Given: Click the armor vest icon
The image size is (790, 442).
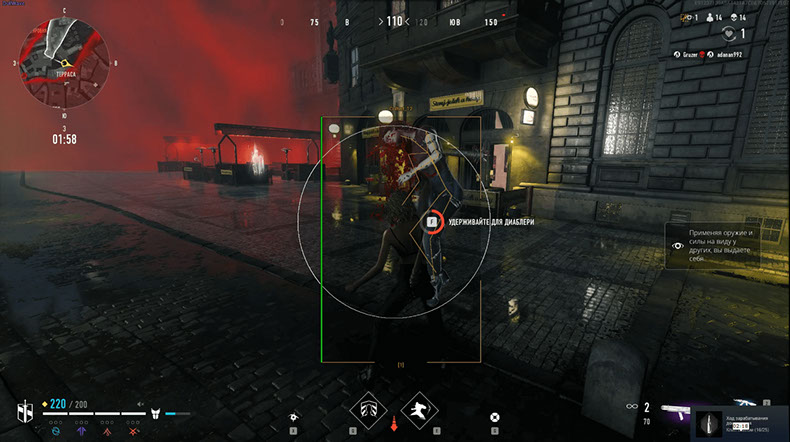Looking at the screenshot, I should click(157, 411).
